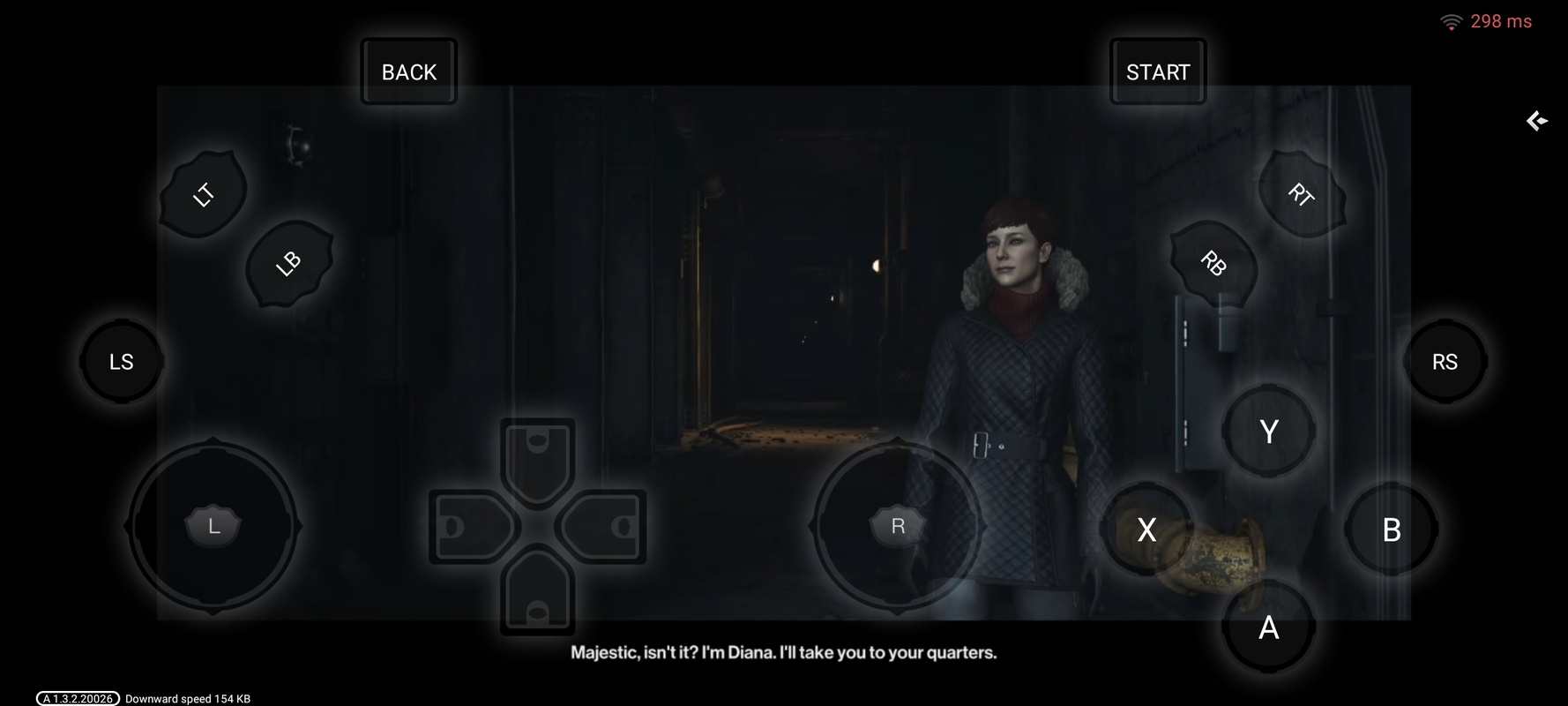Open the side panel arrow icon
Screen dimensions: 1568x706
[1537, 121]
